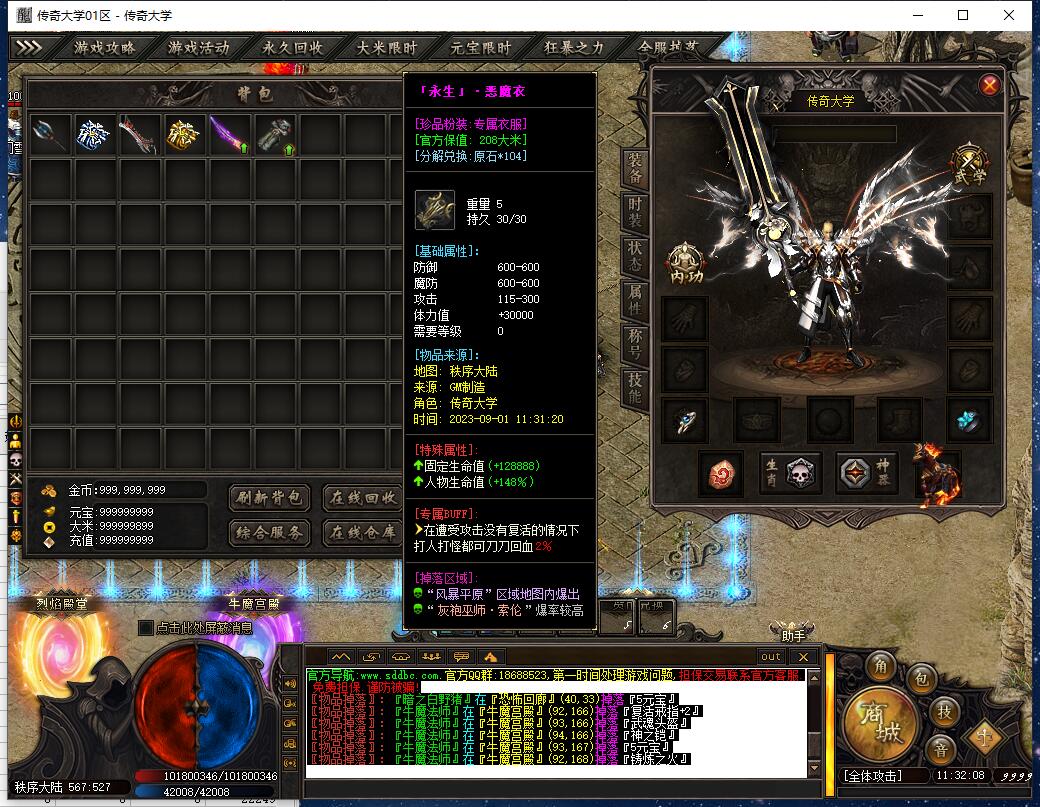The image size is (1040, 807).
Task: Toggle the 点击此处屏蔽消息 checkbox
Action: [146, 627]
